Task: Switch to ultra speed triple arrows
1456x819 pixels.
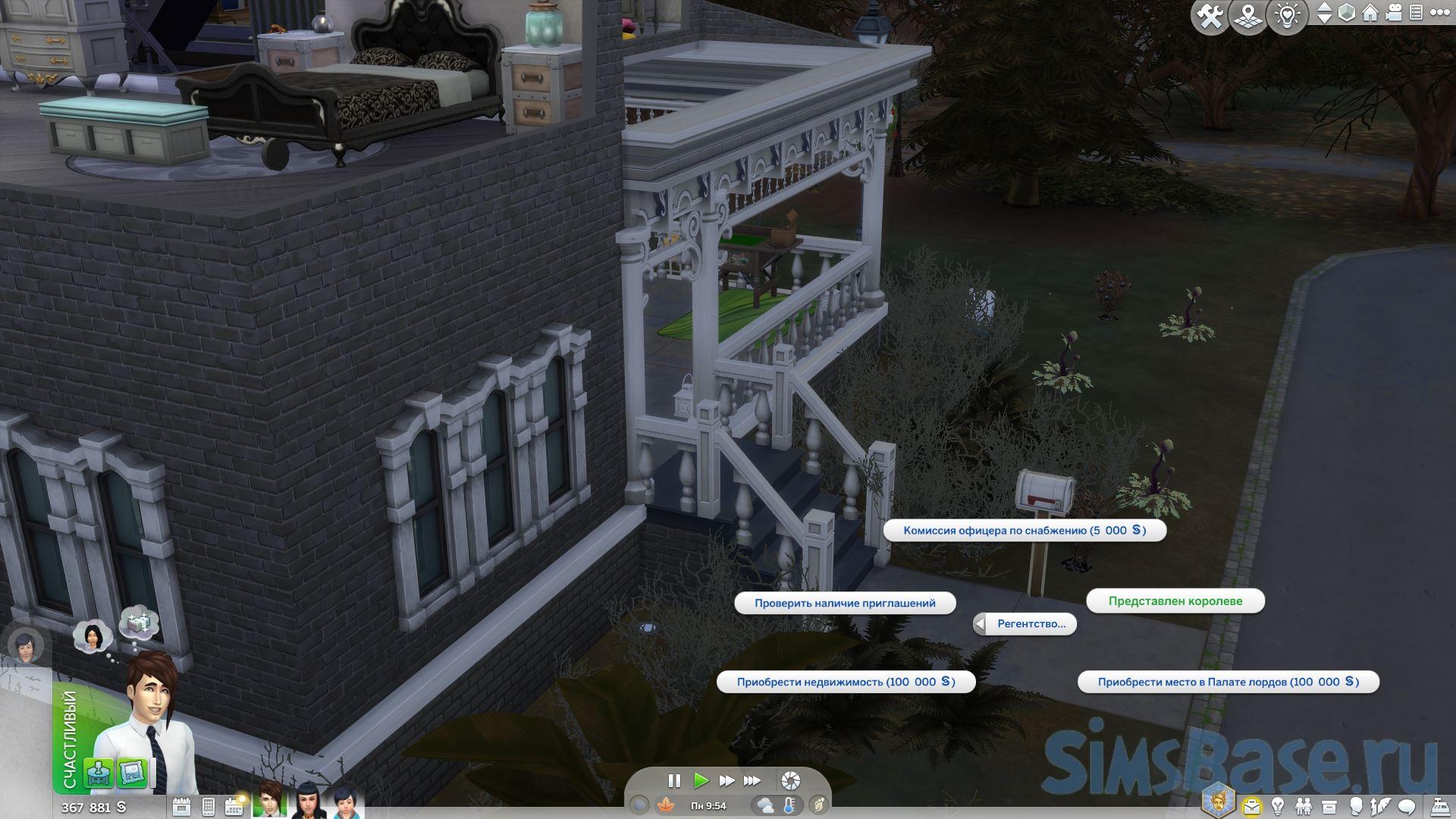Action: (x=752, y=780)
